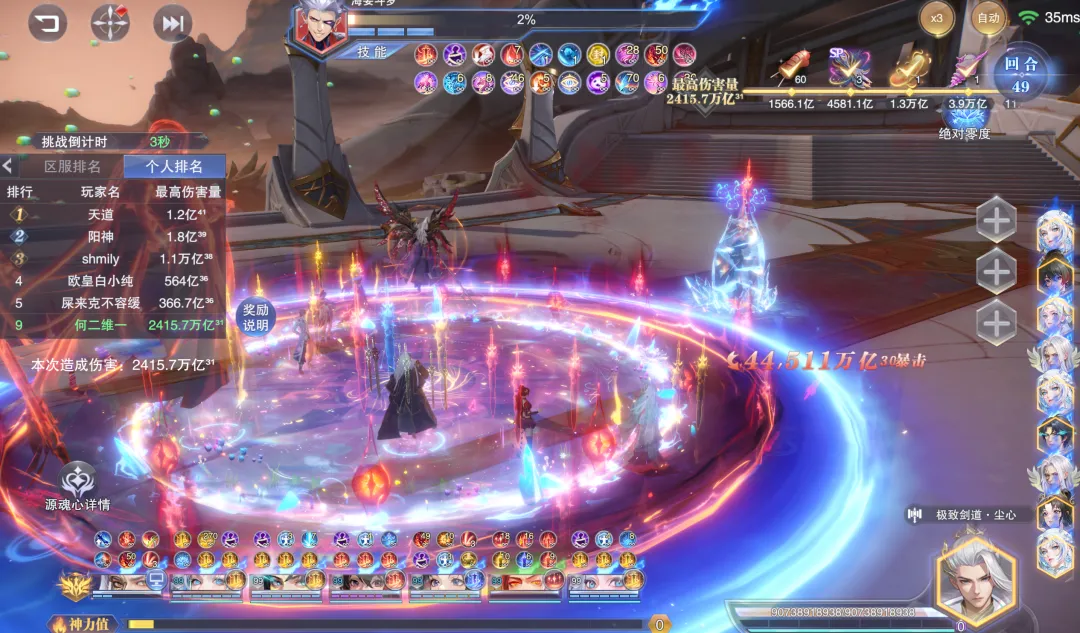Screen dimensions: 1080x633
Task: Click the golden winged emblem icon
Action: click(72, 583)
